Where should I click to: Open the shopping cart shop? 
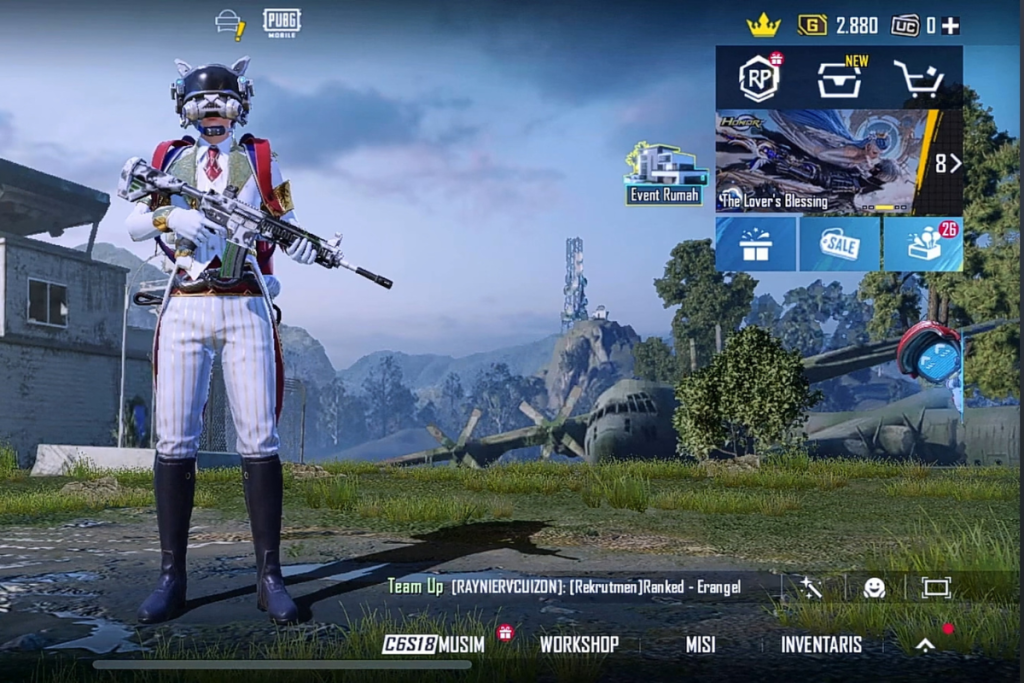tap(919, 78)
